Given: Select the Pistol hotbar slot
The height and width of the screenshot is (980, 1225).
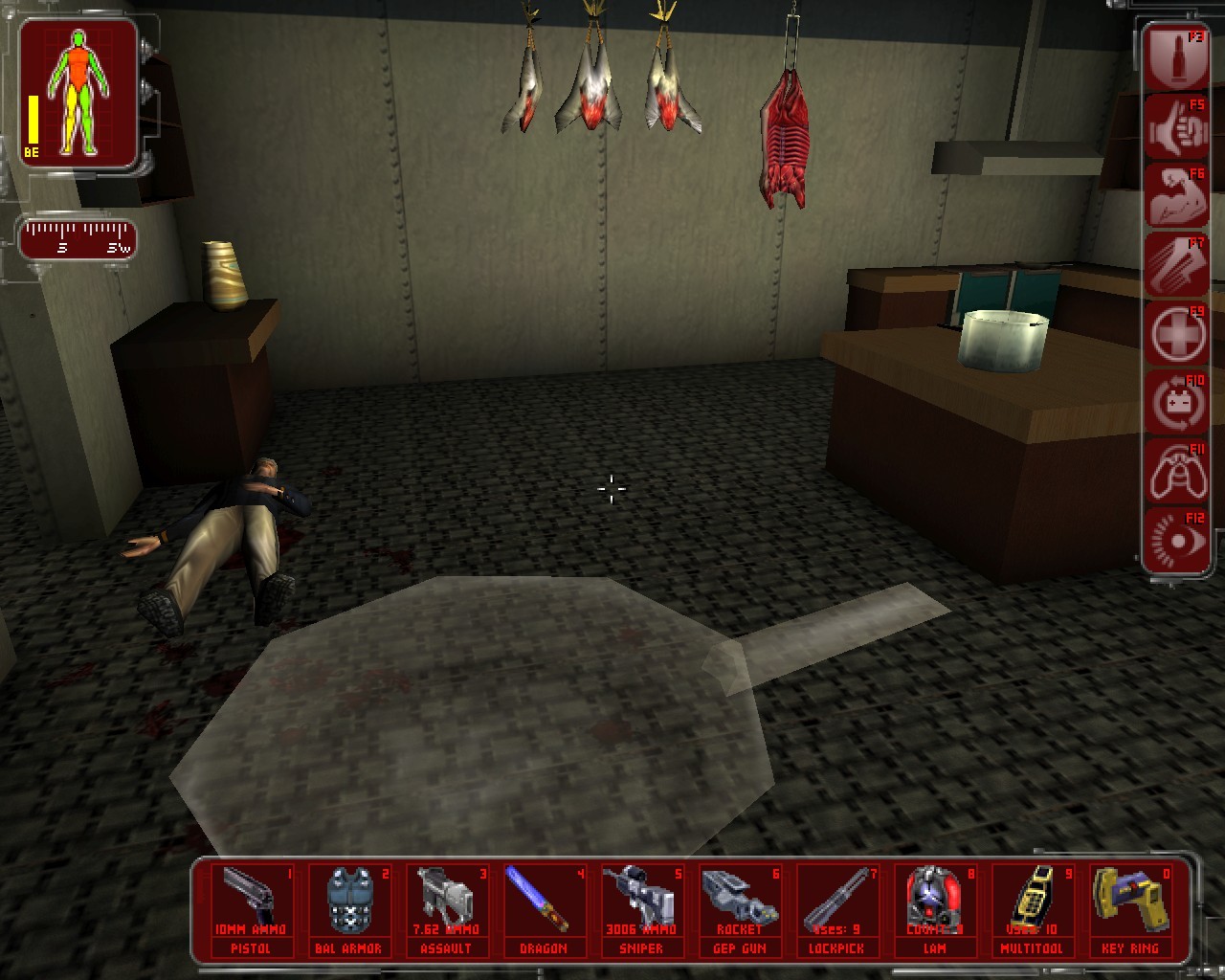Looking at the screenshot, I should click(251, 910).
